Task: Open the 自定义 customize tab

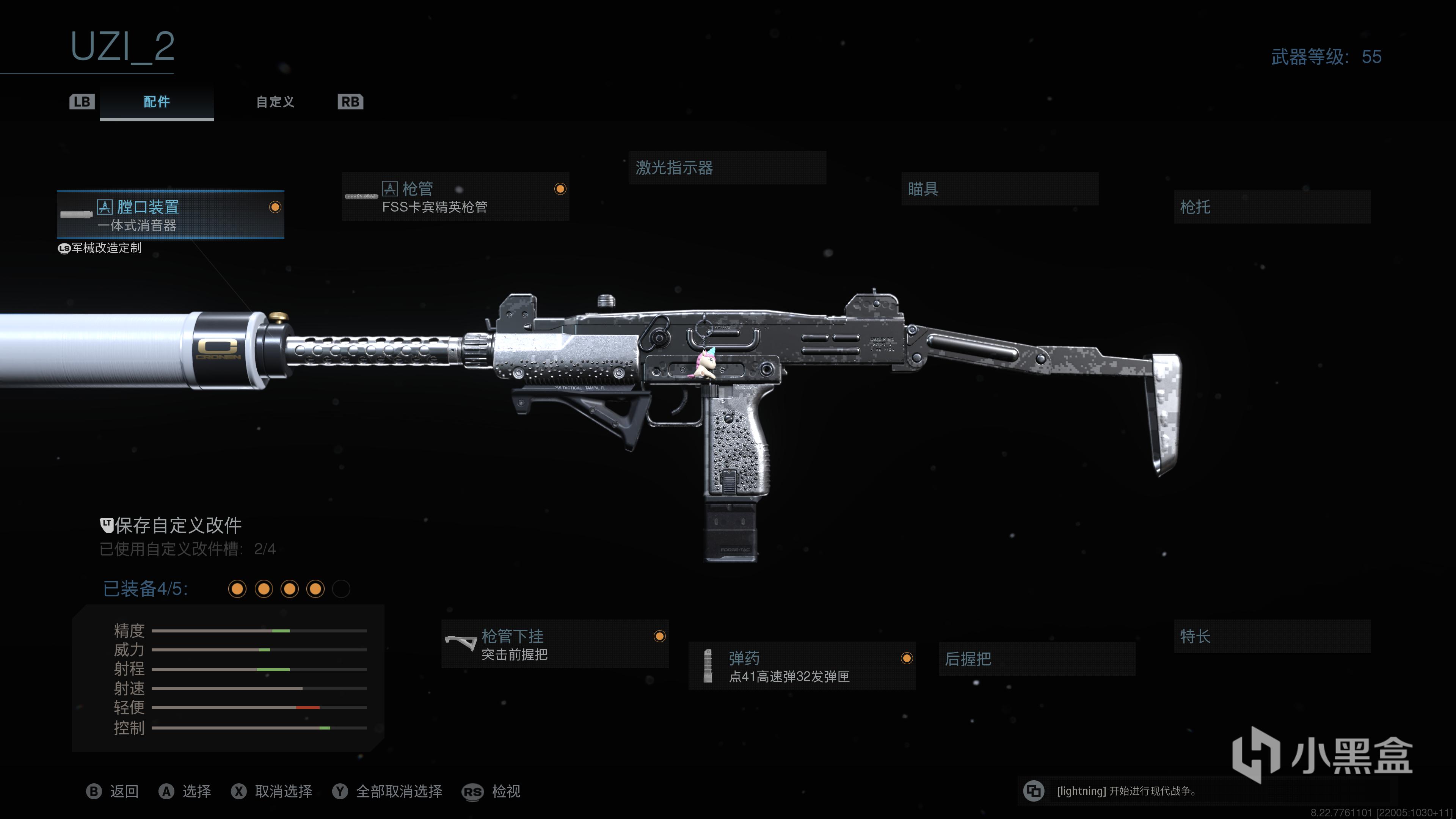Action: [275, 102]
